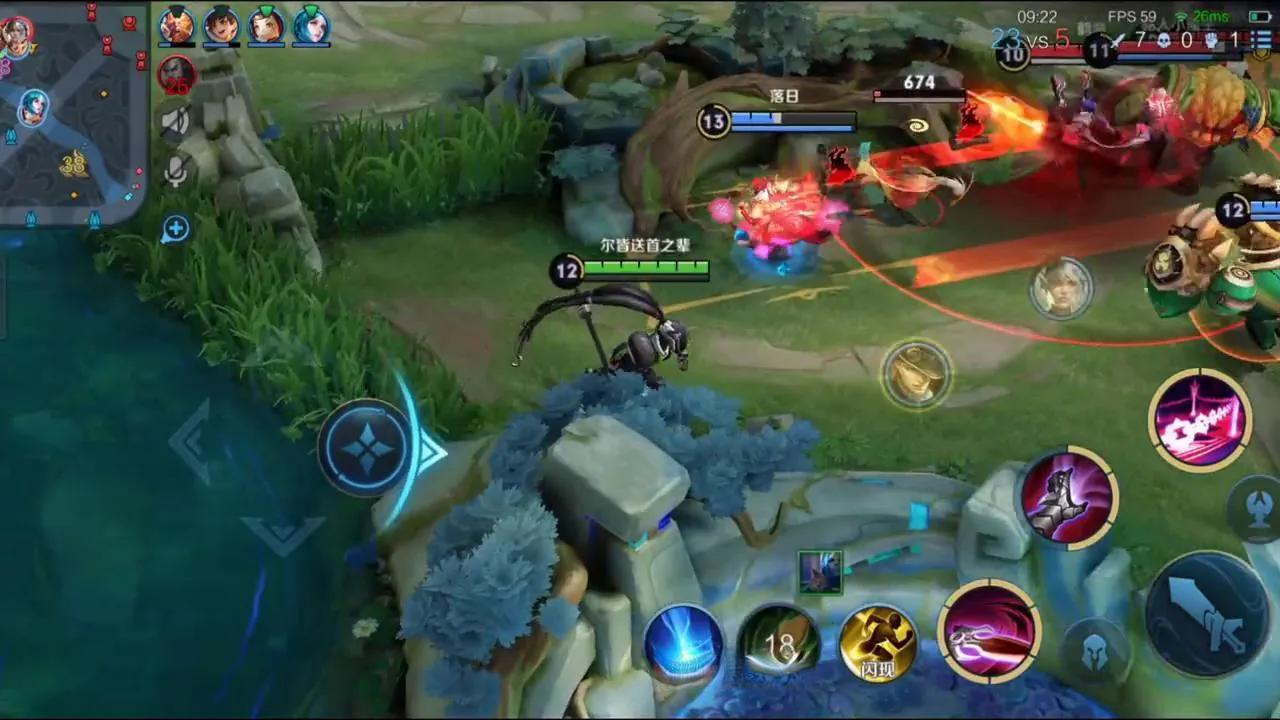Cast the first skill with purple slash
The width and height of the screenshot is (1280, 720).
point(989,631)
